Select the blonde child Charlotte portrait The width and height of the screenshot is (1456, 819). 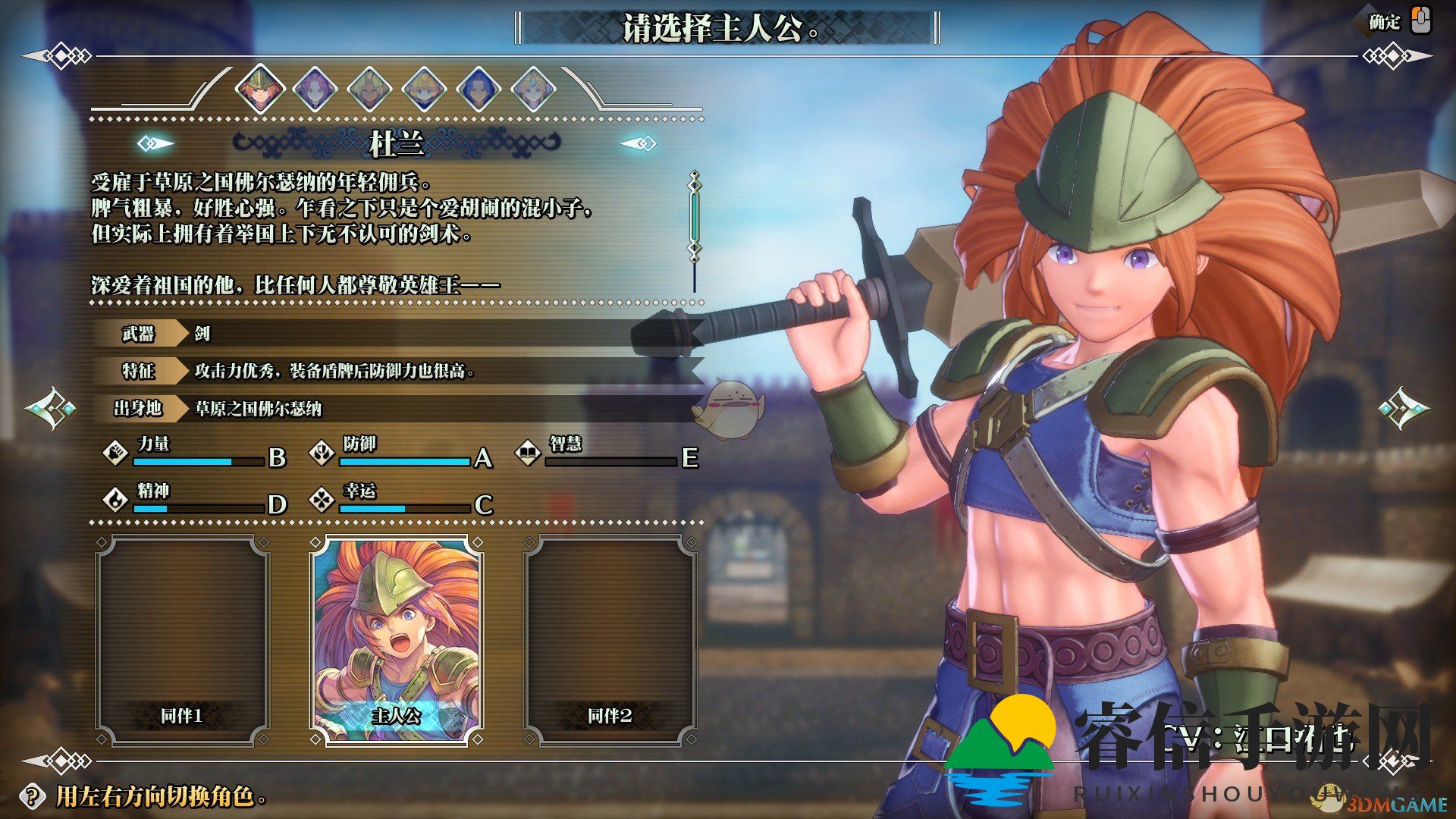coord(424,89)
